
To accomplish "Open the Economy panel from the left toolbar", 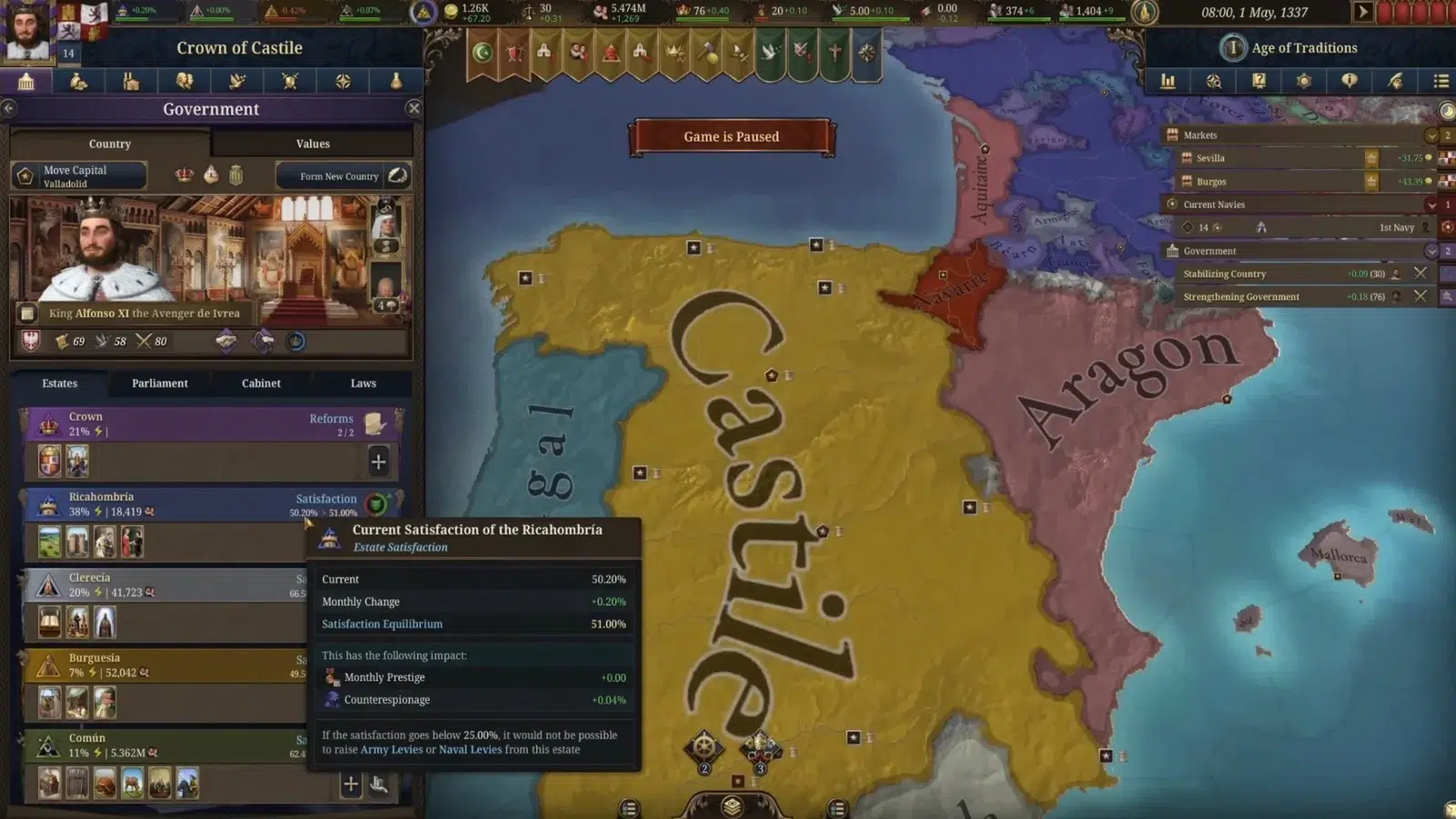I will point(78,81).
